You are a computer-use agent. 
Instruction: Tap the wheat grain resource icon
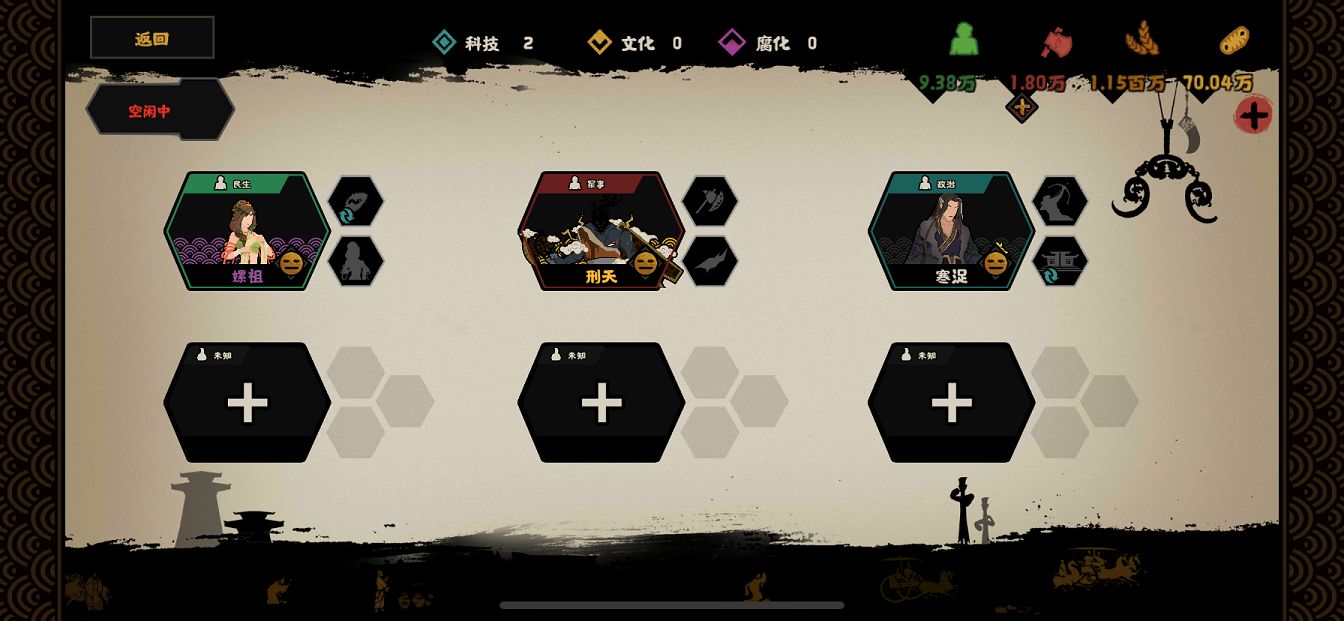(x=1141, y=41)
